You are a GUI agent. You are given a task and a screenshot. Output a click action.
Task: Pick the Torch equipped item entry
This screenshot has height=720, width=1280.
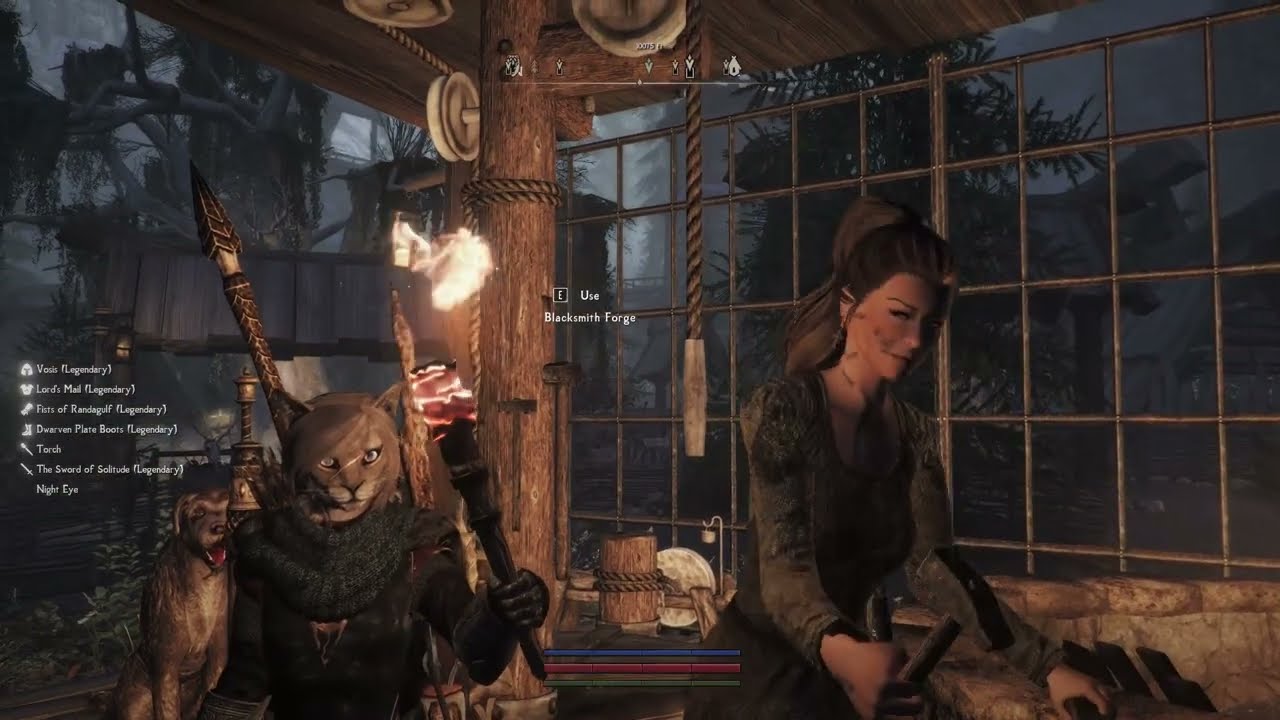click(48, 449)
